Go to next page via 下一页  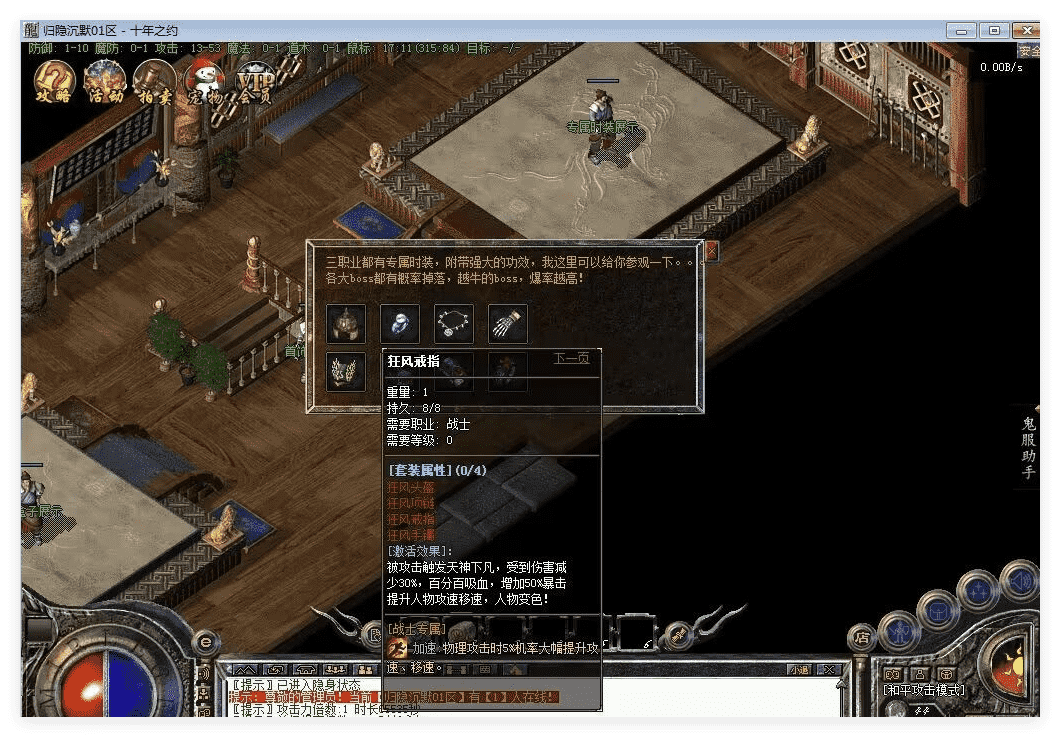[571, 358]
